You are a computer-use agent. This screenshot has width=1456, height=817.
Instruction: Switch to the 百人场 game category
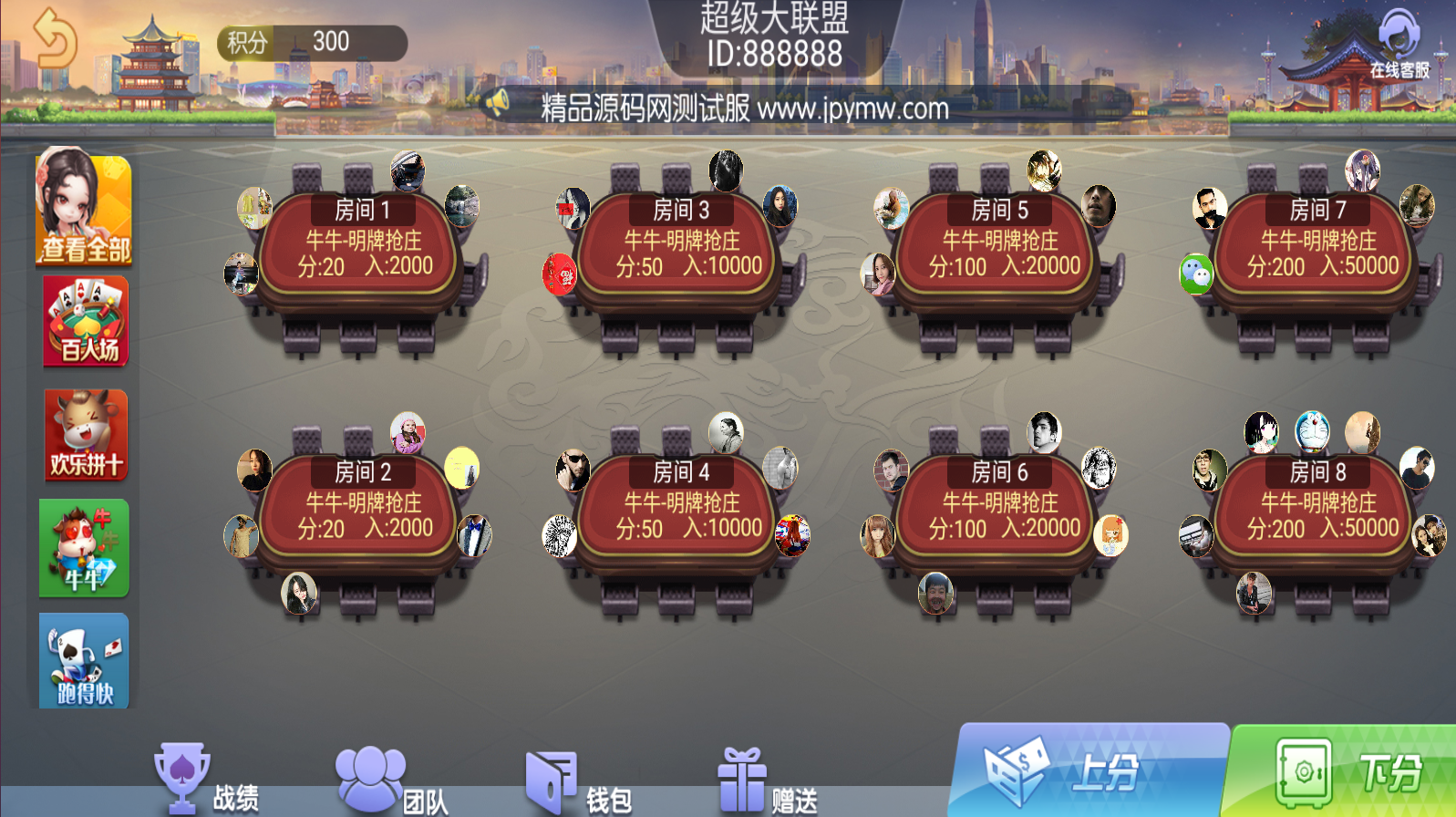[87, 321]
